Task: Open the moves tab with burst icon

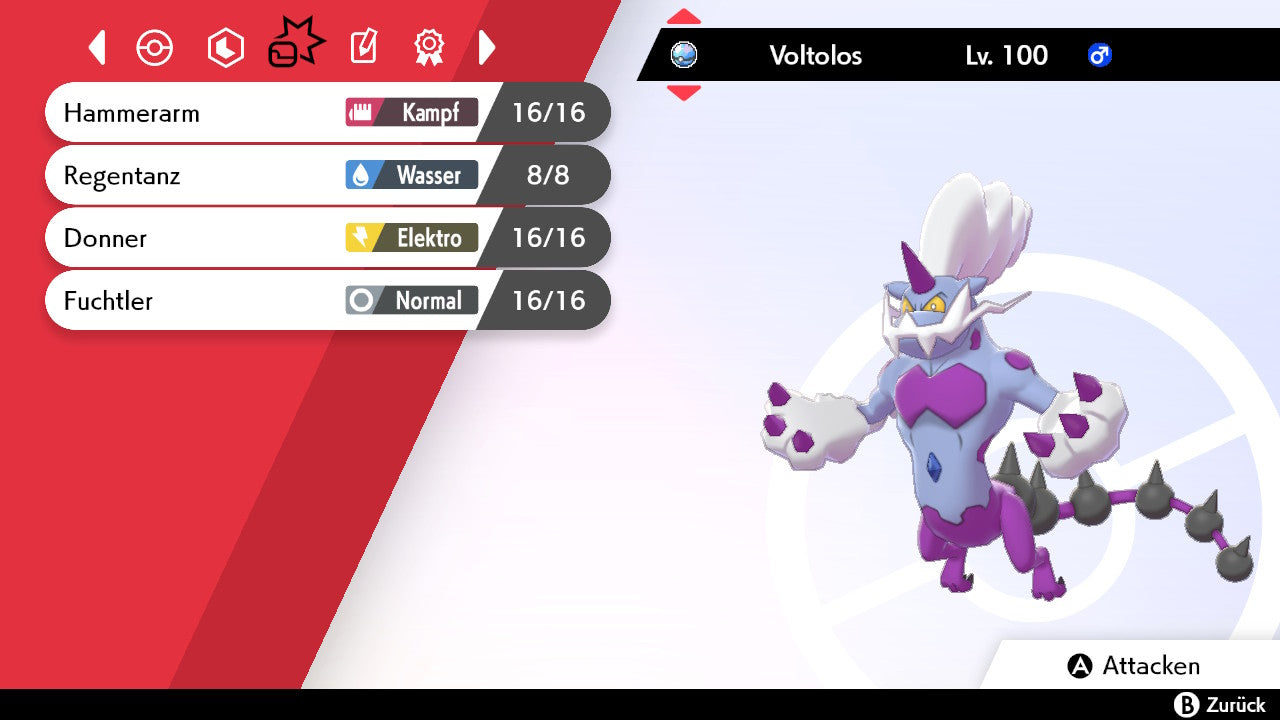Action: (296, 46)
